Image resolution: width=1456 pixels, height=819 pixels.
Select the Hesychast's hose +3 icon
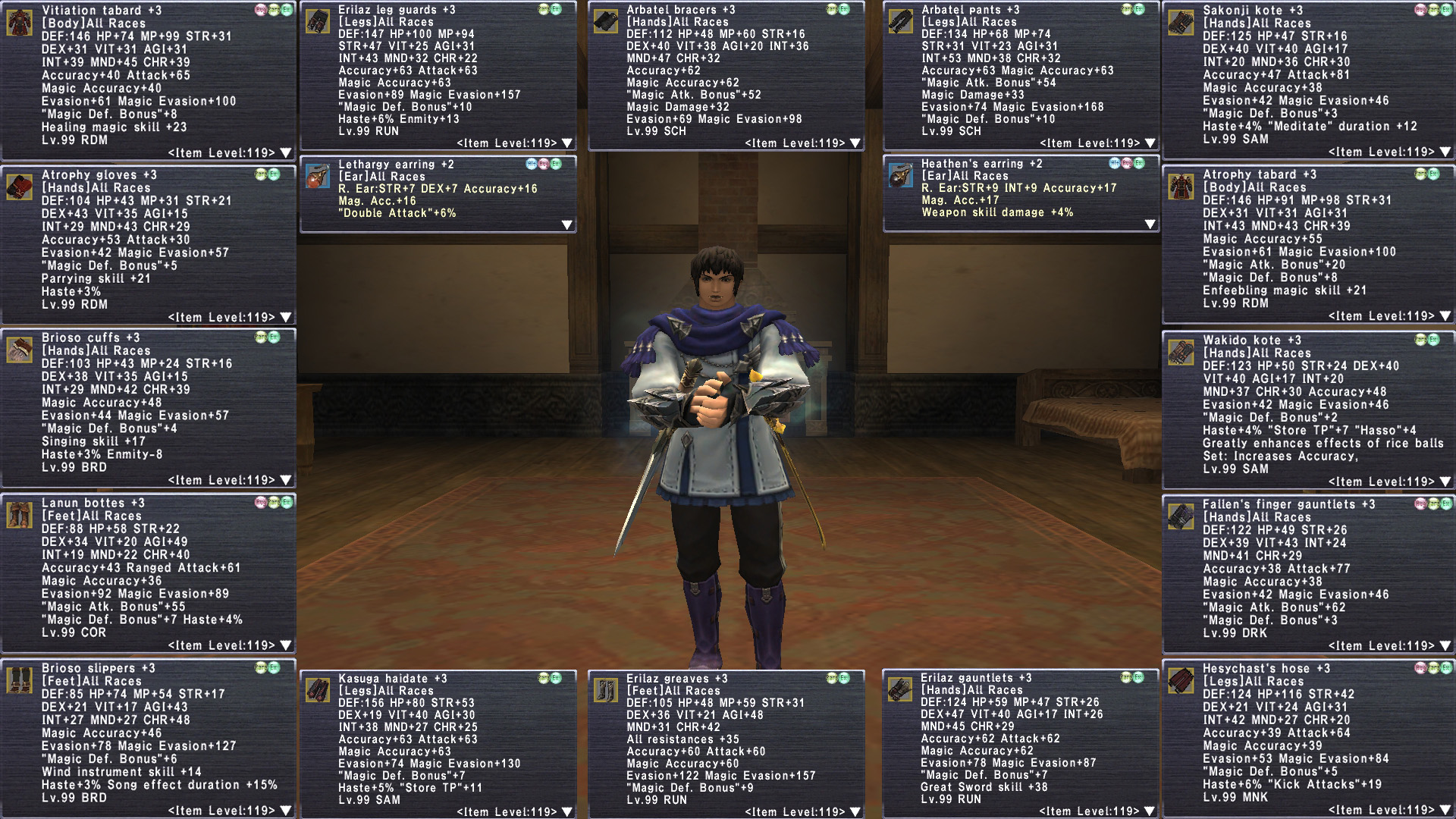[x=1181, y=680]
